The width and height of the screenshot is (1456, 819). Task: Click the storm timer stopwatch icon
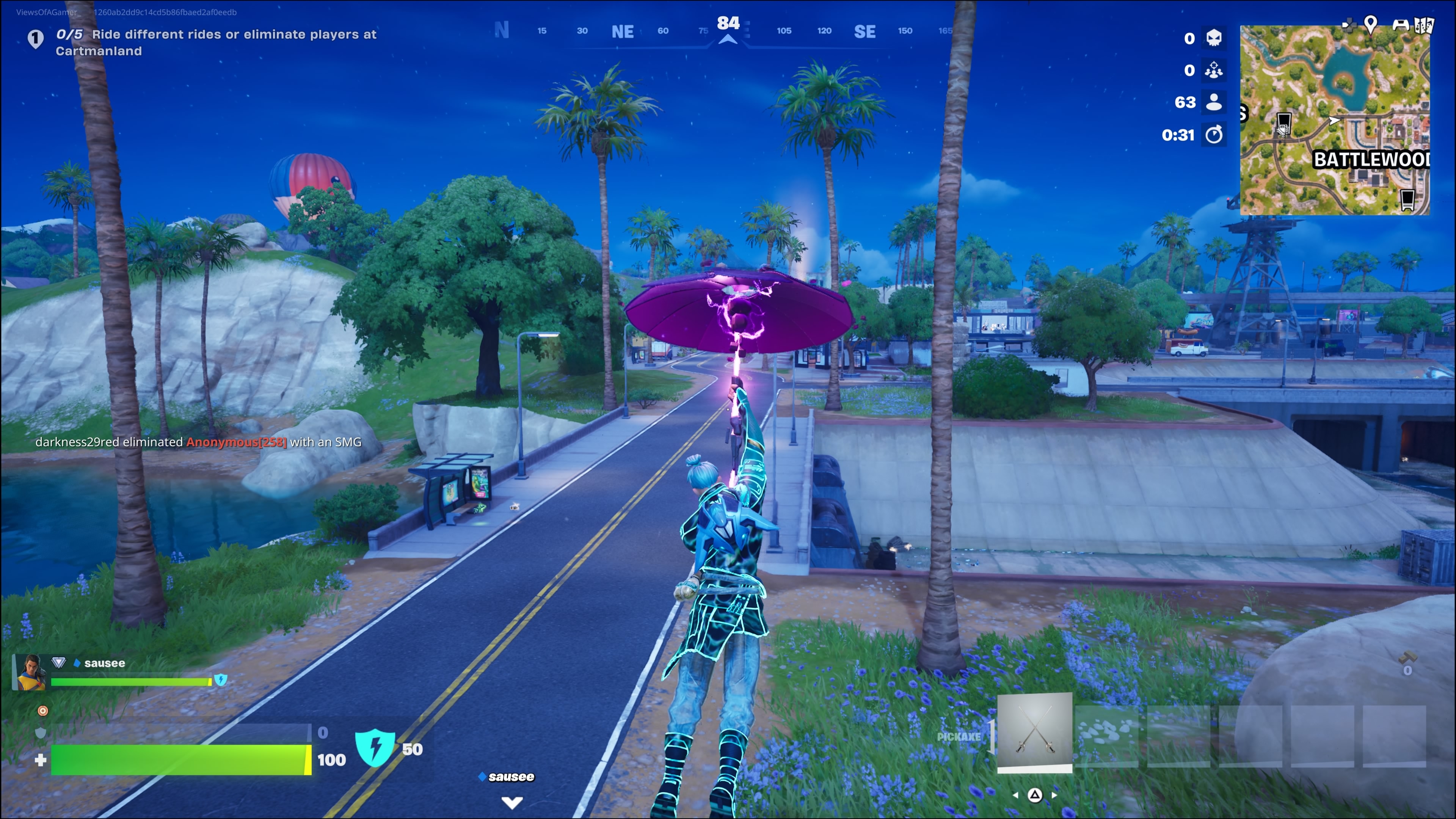coord(1213,135)
